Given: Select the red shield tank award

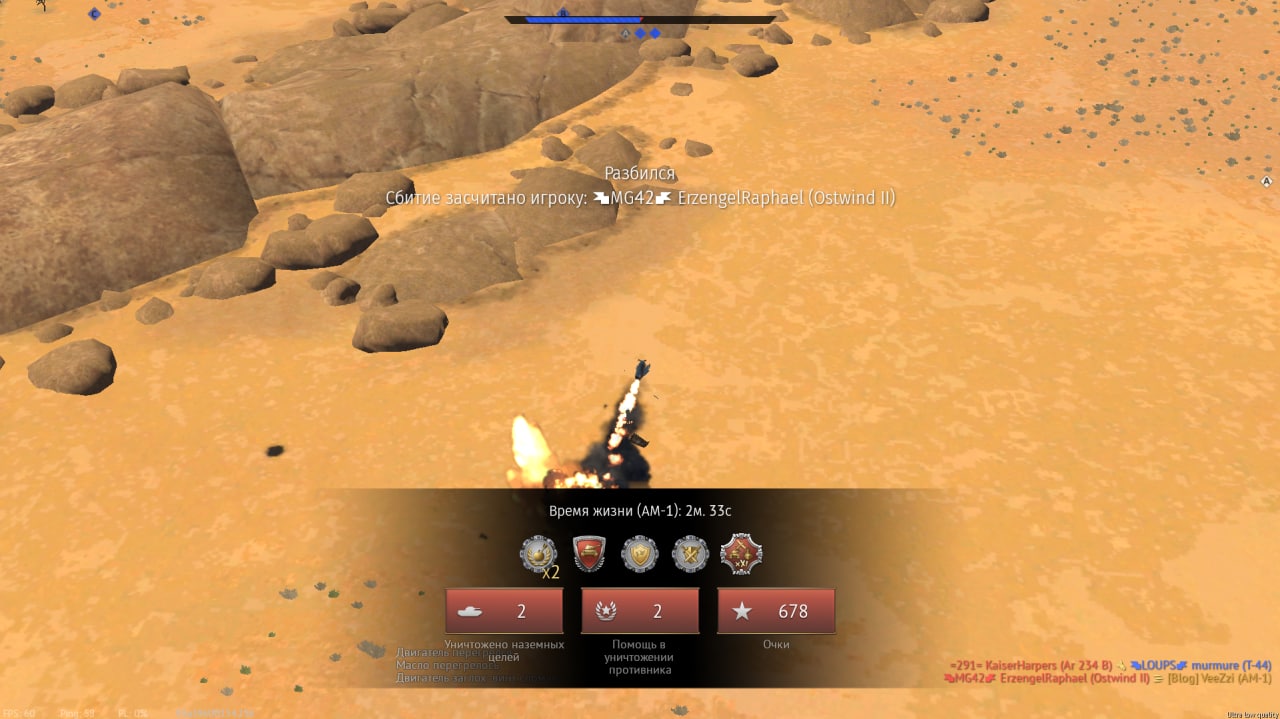Looking at the screenshot, I should click(x=590, y=554).
